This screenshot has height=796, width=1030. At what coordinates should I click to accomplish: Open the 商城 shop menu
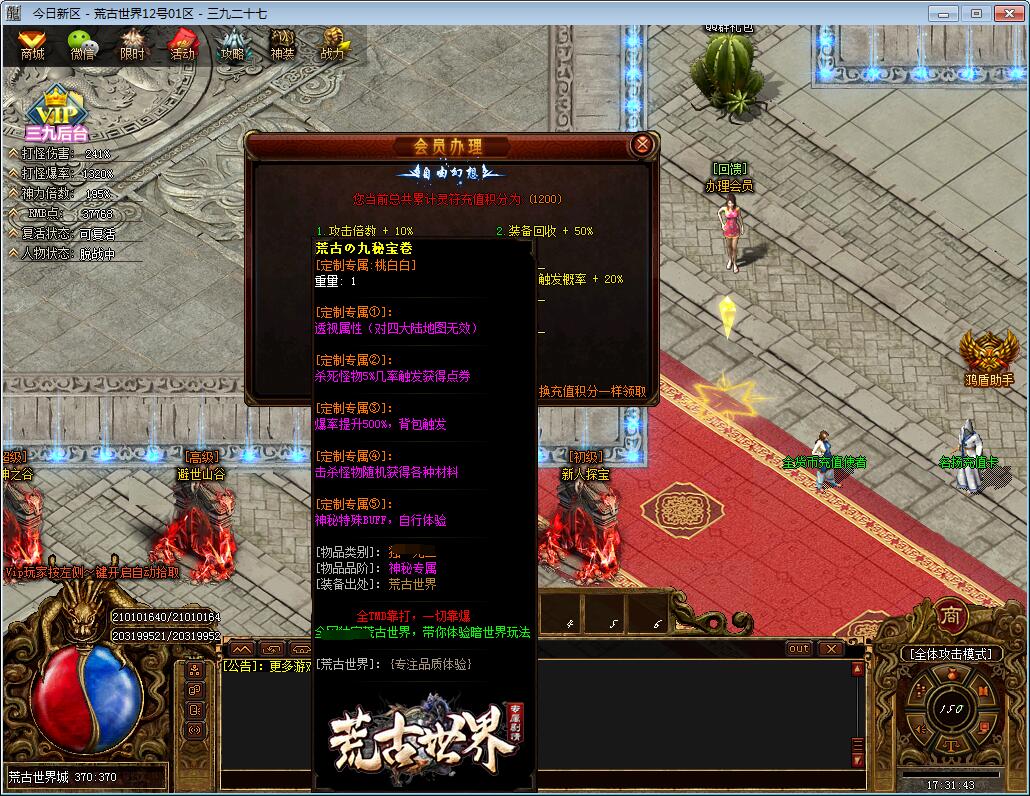(x=32, y=45)
